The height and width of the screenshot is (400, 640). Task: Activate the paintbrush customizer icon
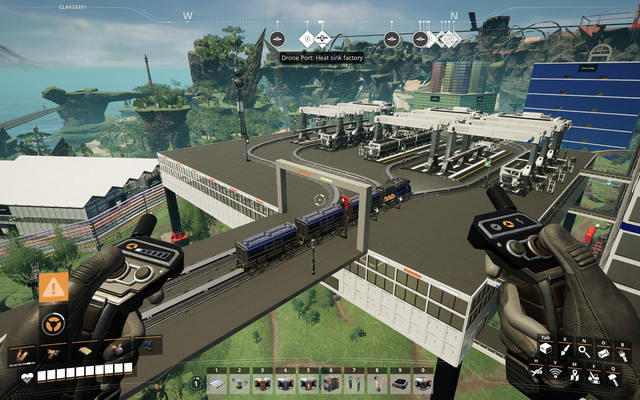tap(565, 350)
